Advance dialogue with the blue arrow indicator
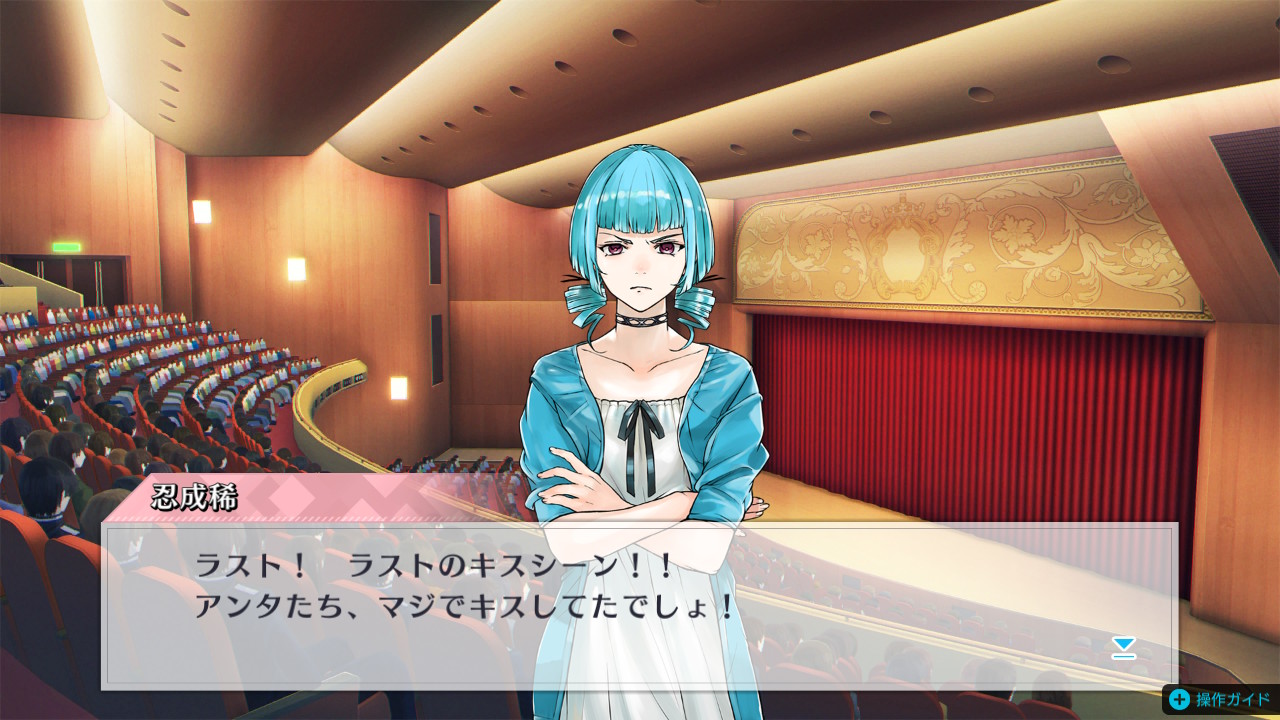The height and width of the screenshot is (720, 1280). click(1124, 648)
